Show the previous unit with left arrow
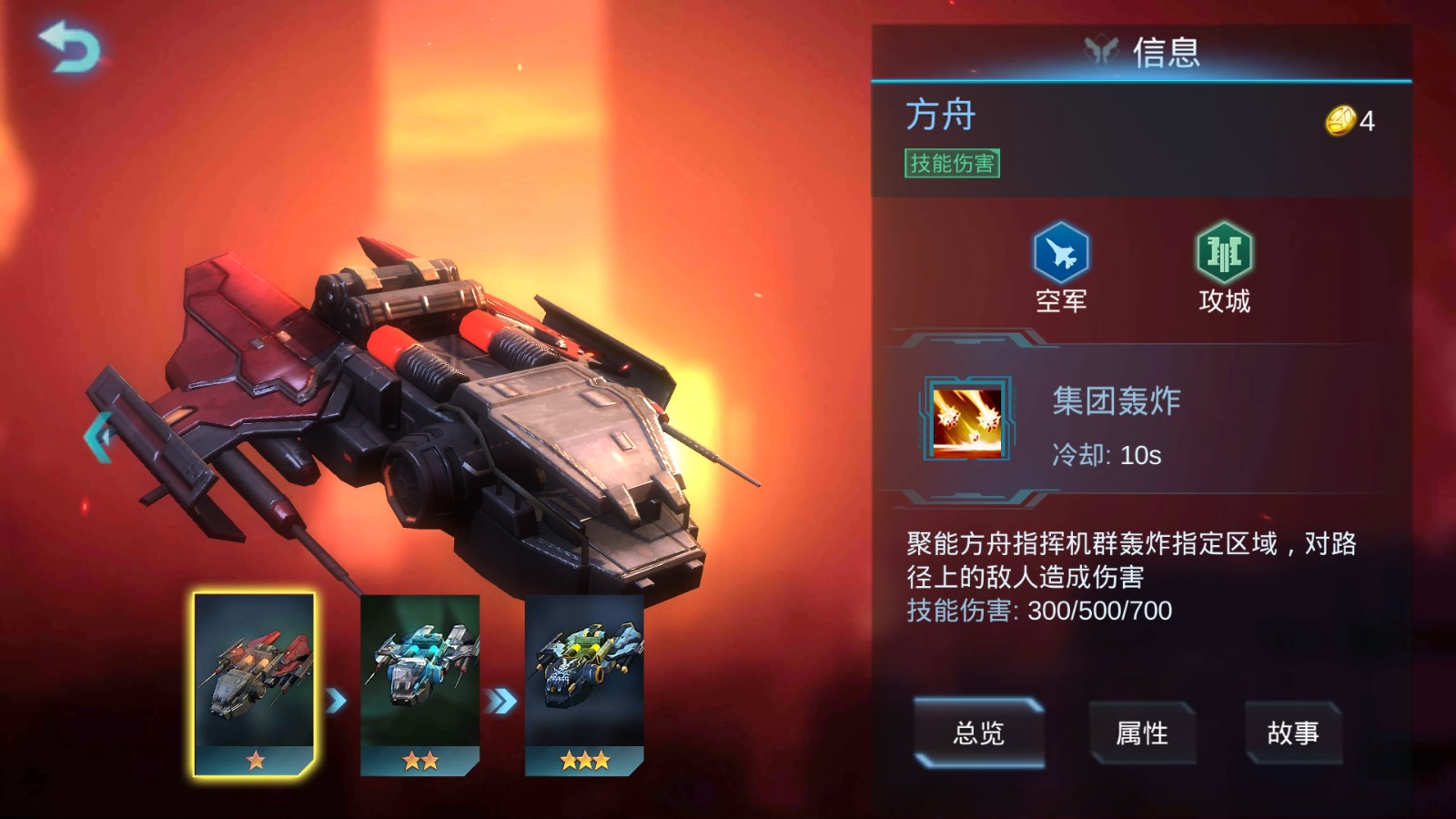 pyautogui.click(x=98, y=437)
